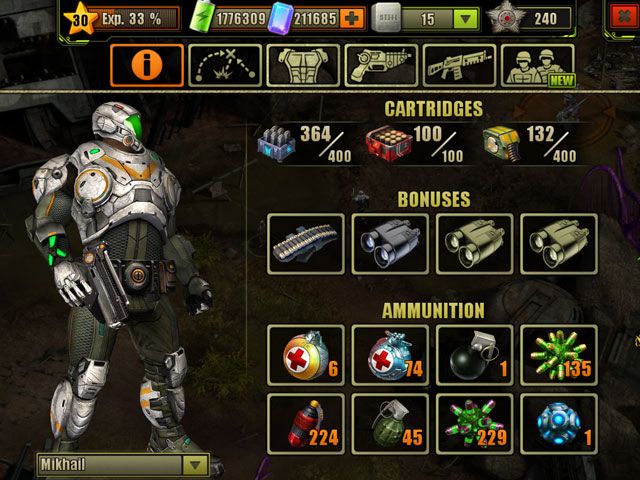Select the orange medkit with 6 left
This screenshot has width=640, height=480.
point(306,355)
